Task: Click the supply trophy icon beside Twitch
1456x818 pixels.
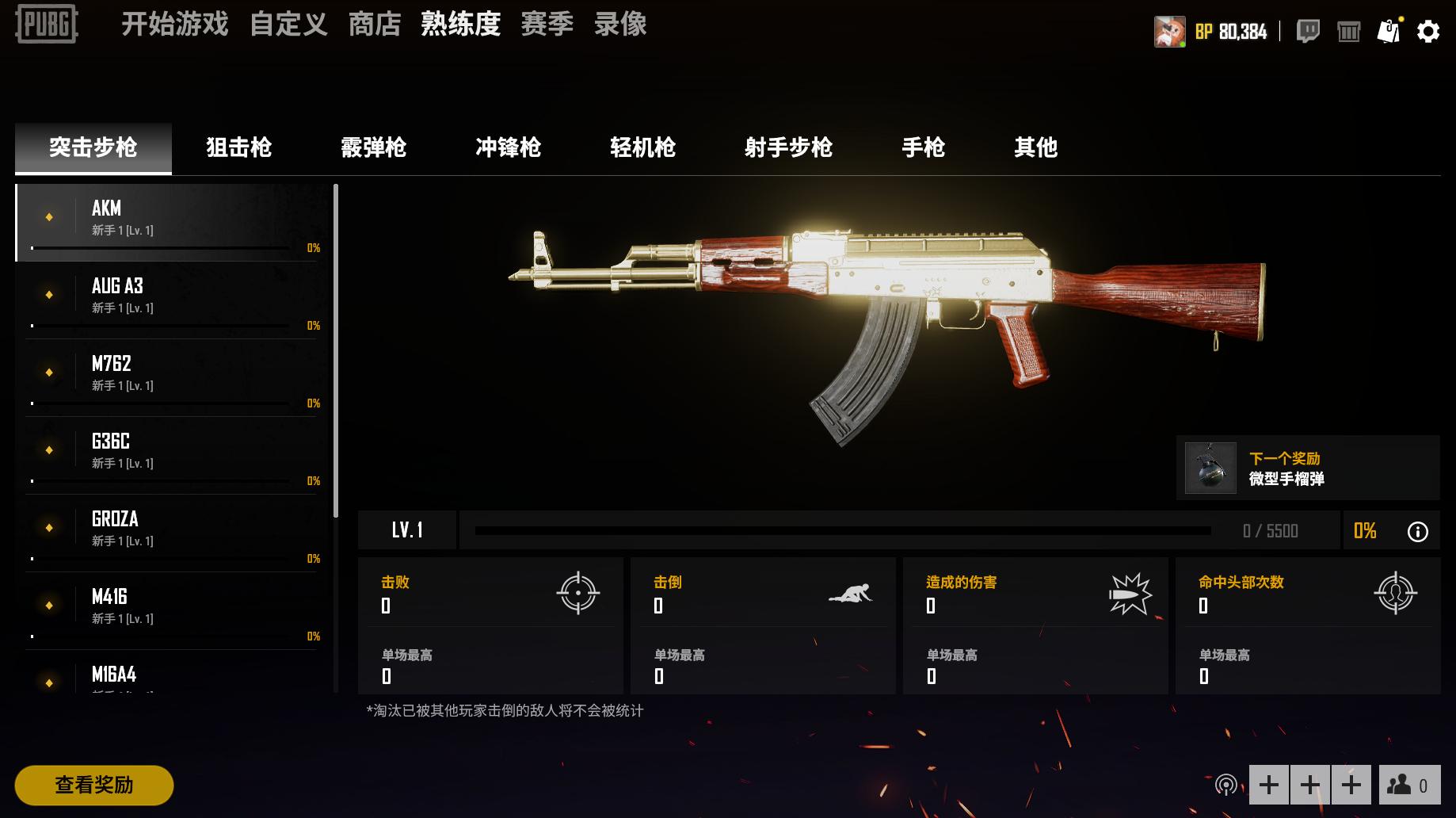Action: click(x=1349, y=31)
